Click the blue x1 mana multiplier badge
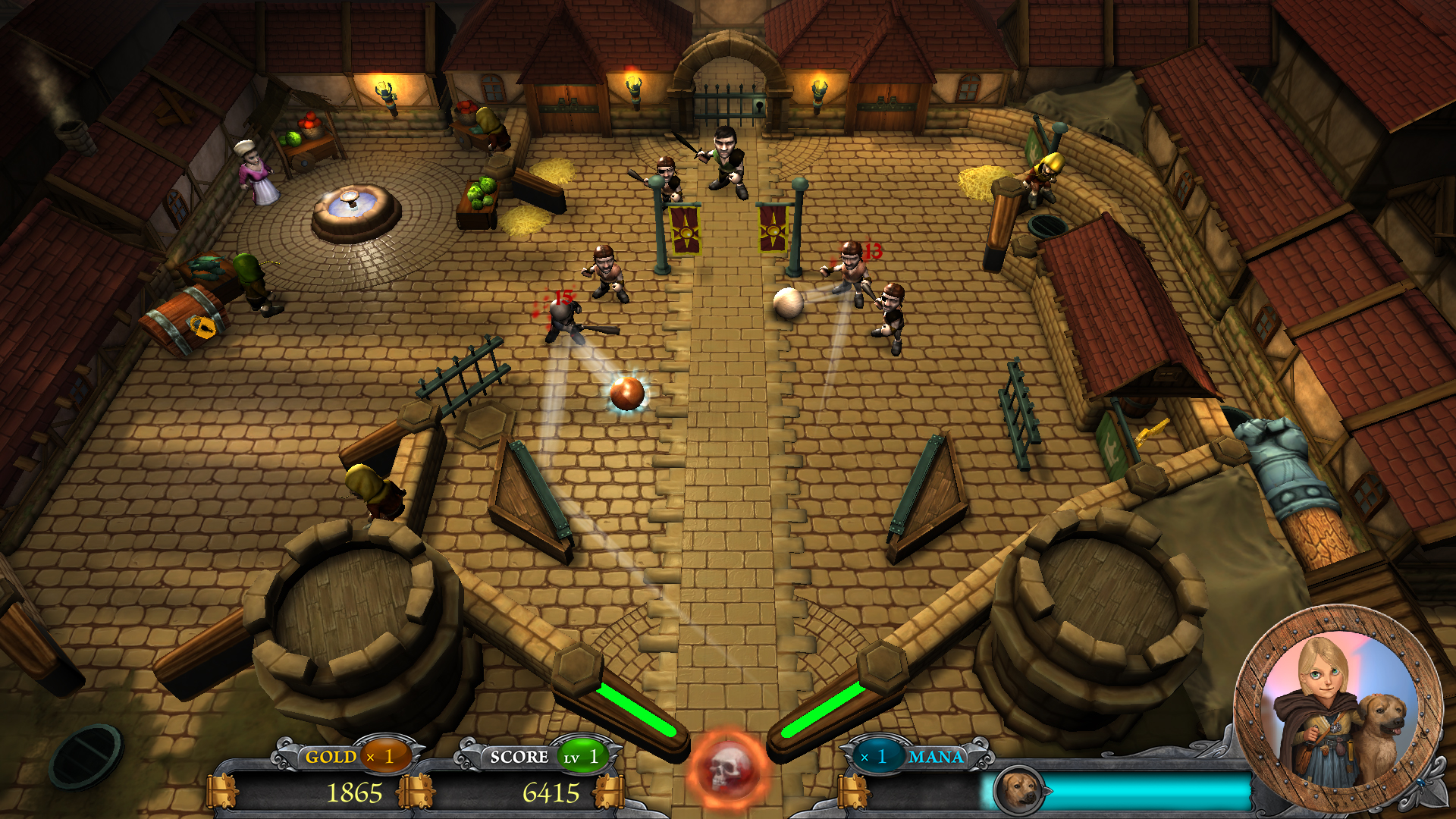 pyautogui.click(x=880, y=756)
